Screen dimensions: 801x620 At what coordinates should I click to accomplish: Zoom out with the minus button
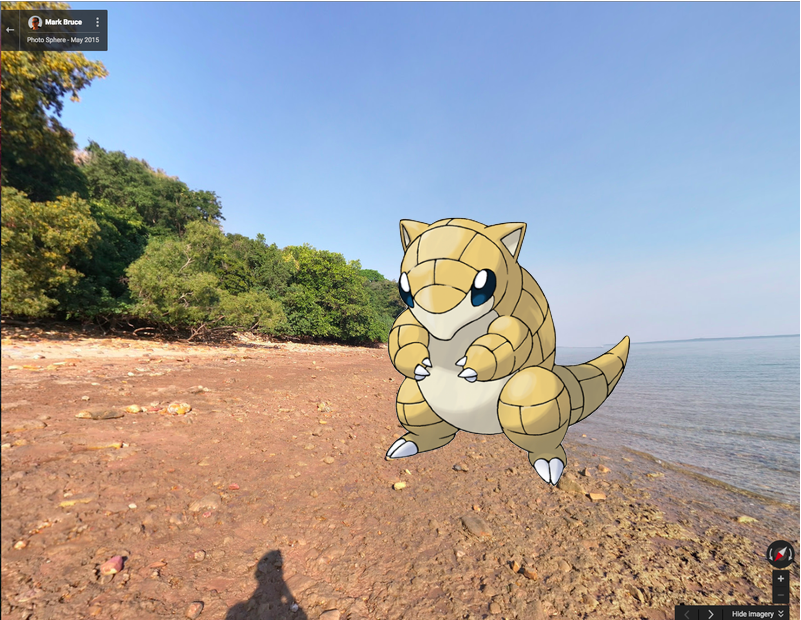coord(781,596)
